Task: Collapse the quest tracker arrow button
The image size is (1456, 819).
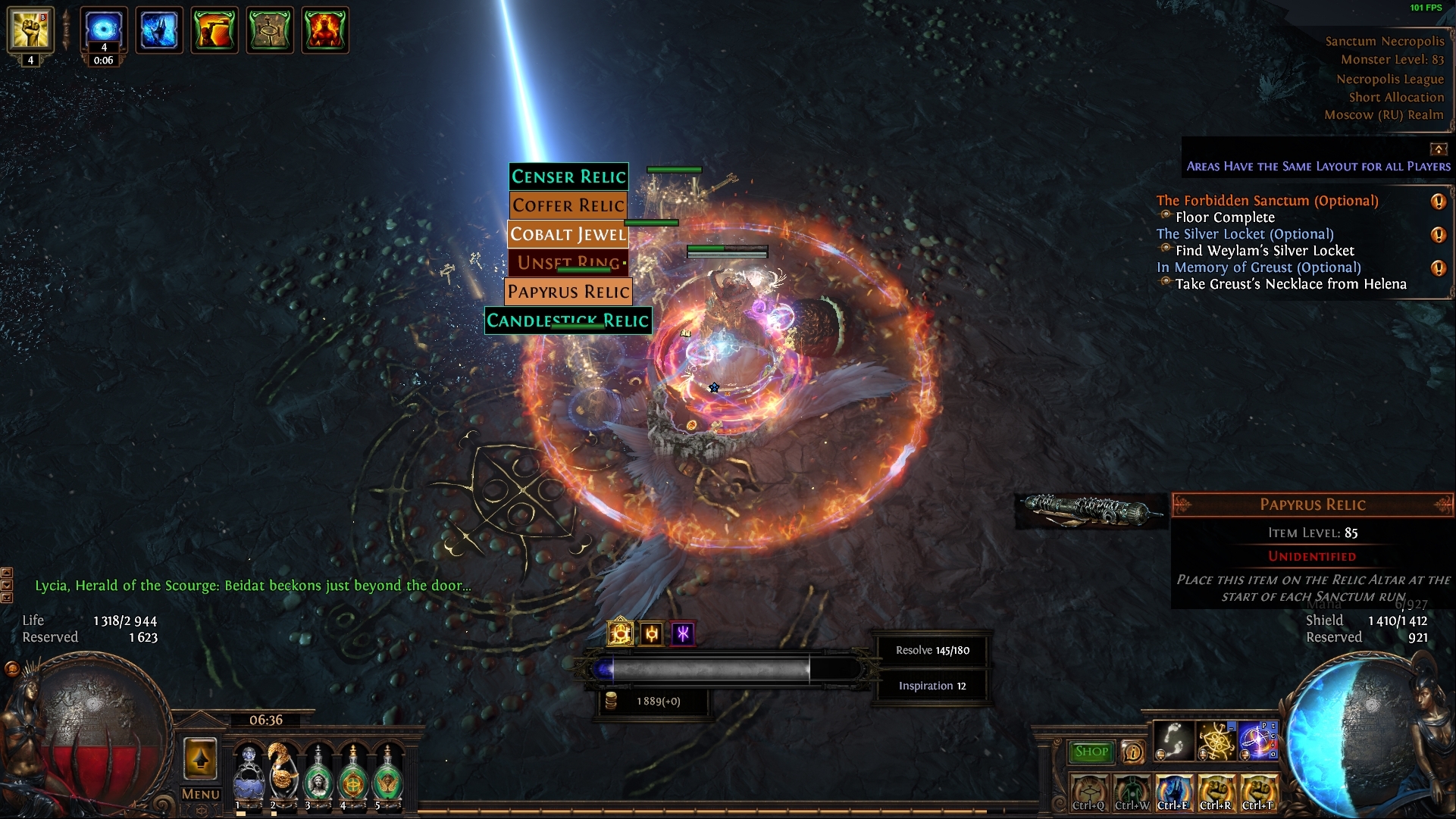Action: click(x=1438, y=148)
